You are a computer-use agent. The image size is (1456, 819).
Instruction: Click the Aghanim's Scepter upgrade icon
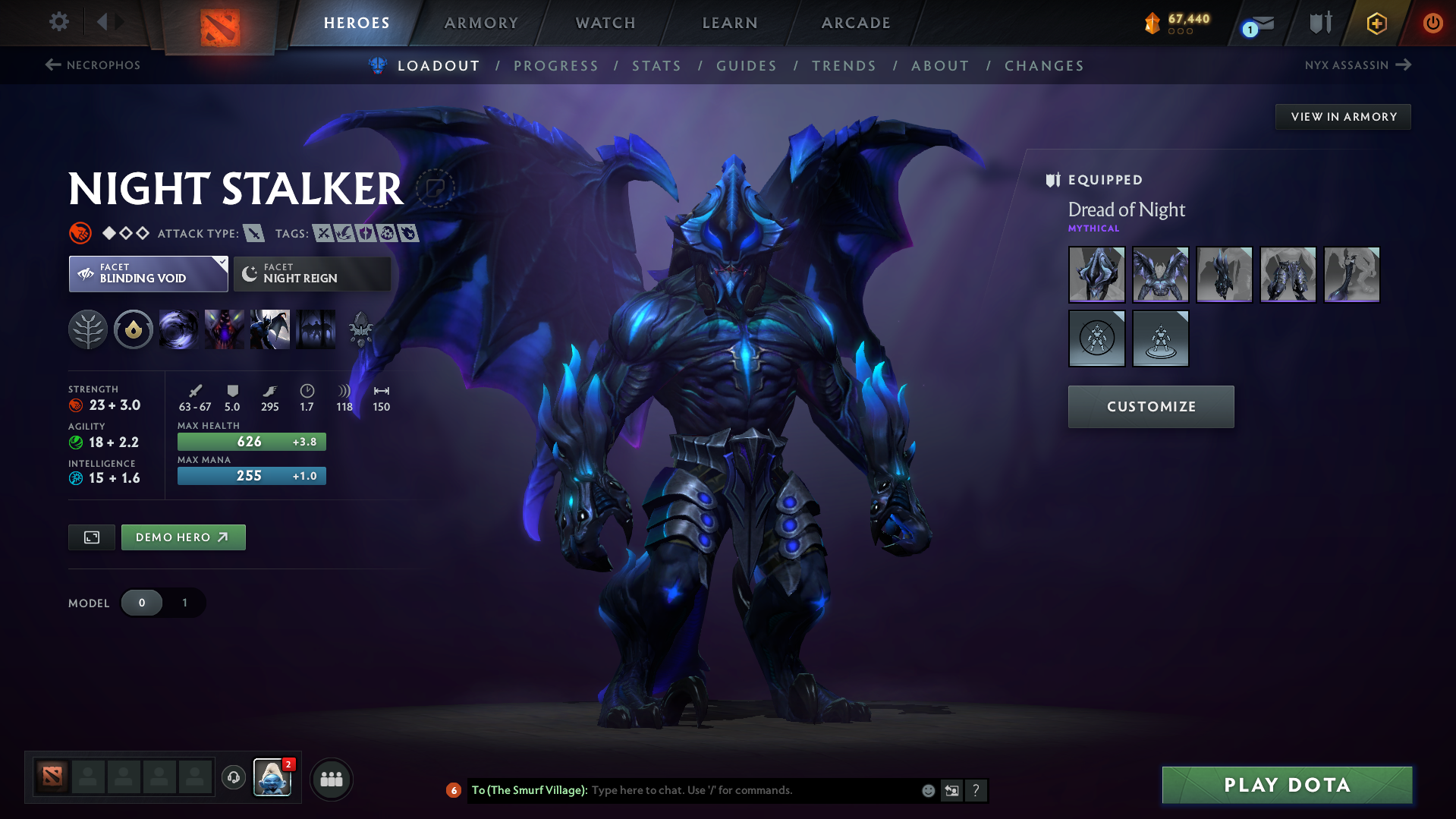point(361,329)
